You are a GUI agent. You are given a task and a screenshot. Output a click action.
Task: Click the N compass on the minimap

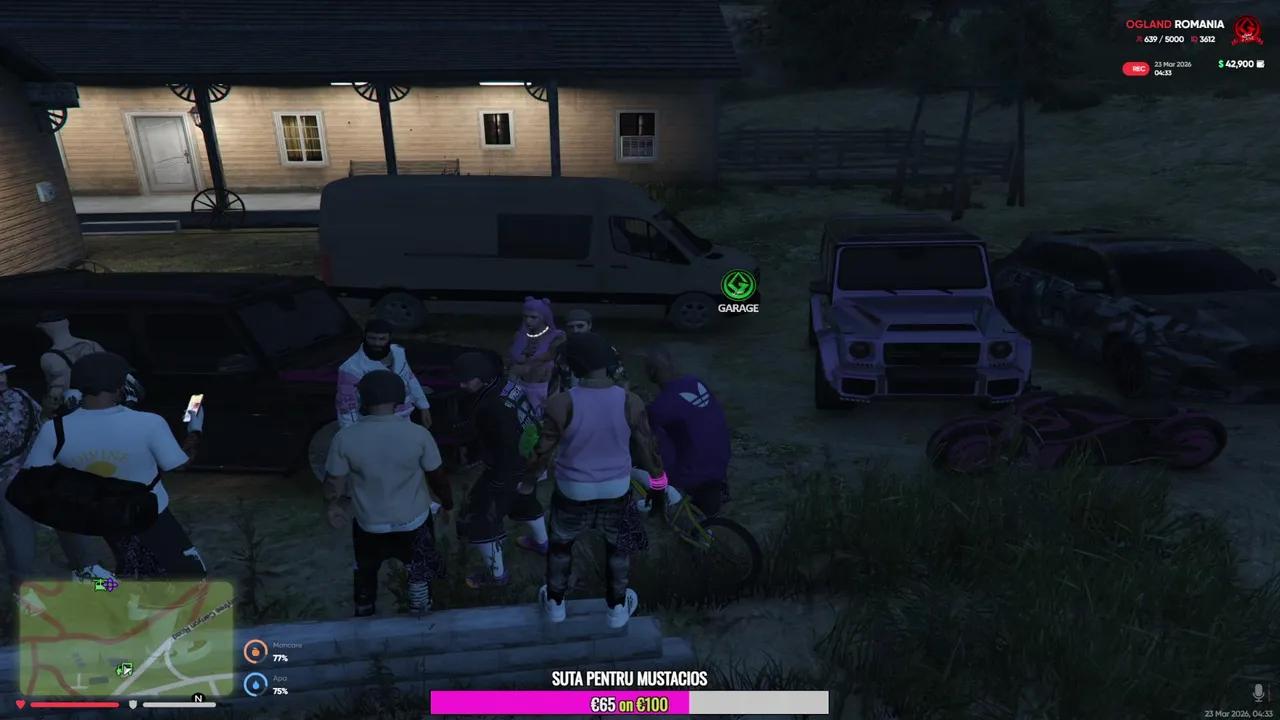tap(198, 698)
